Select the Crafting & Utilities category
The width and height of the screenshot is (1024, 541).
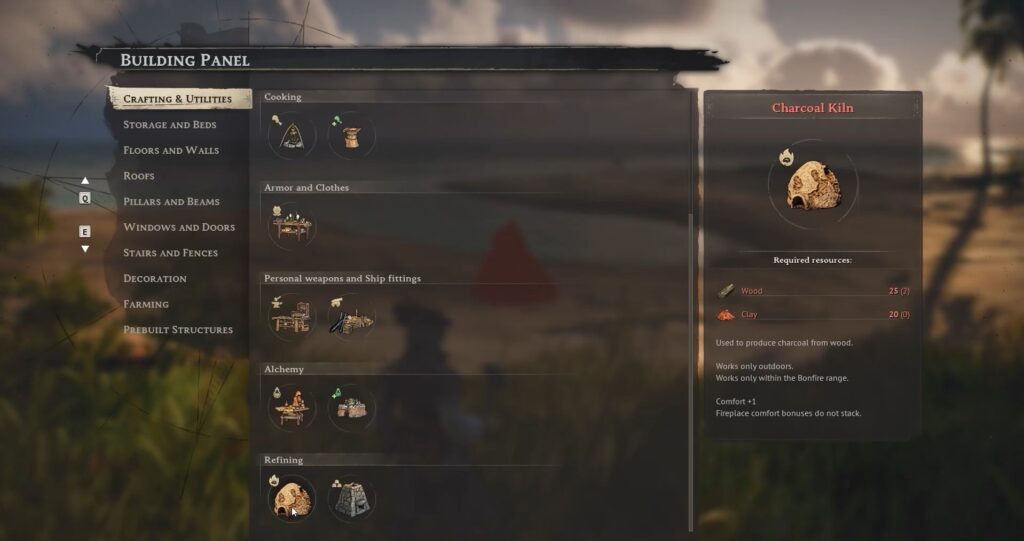coord(177,99)
